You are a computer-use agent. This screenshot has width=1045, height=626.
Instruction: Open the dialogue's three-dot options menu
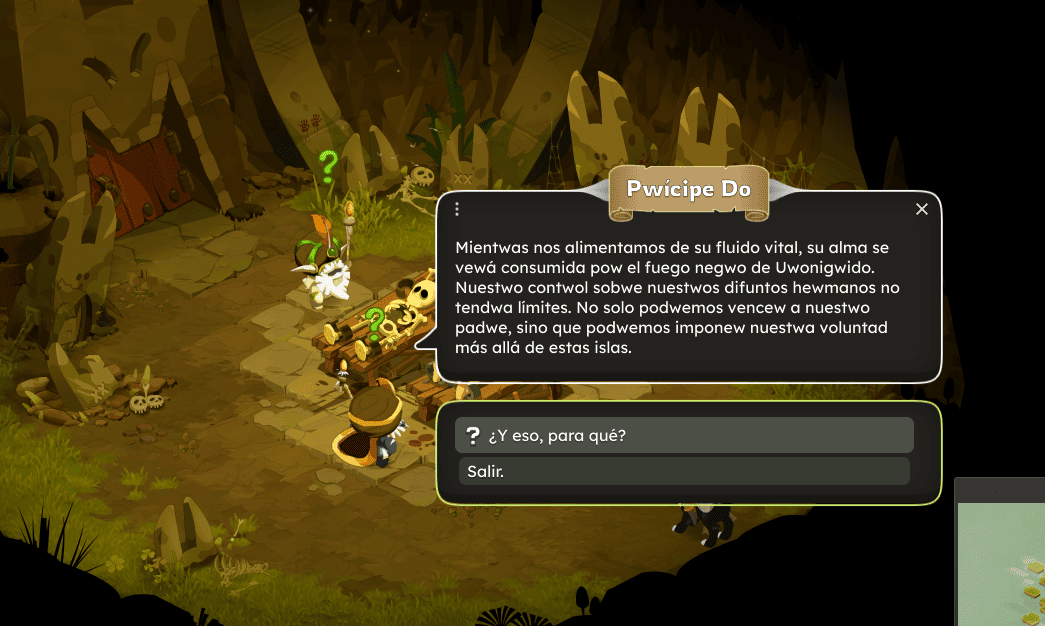click(x=457, y=209)
